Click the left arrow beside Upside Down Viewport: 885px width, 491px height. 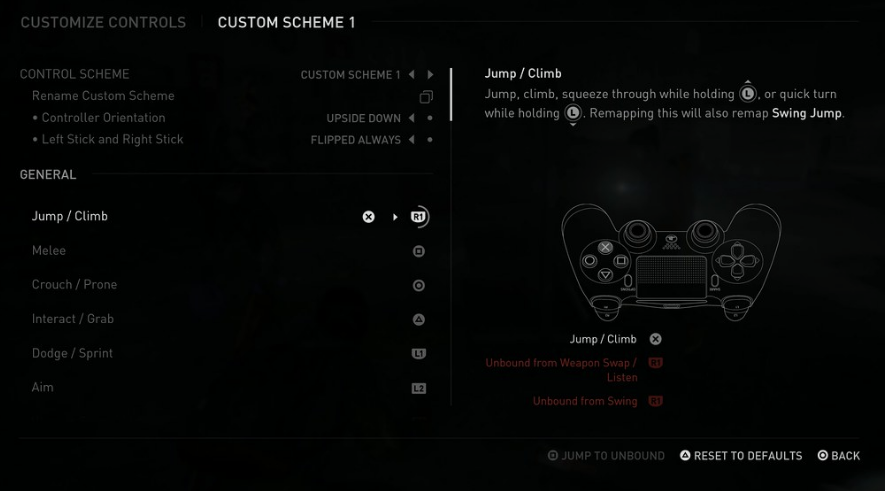coord(411,118)
